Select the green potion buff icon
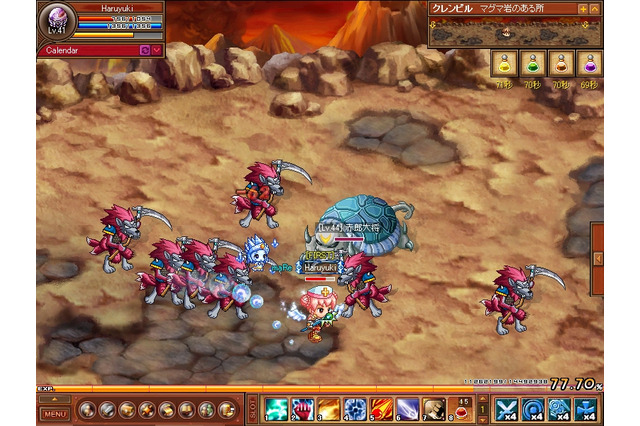Viewport: 640px width, 426px height. 533,65
